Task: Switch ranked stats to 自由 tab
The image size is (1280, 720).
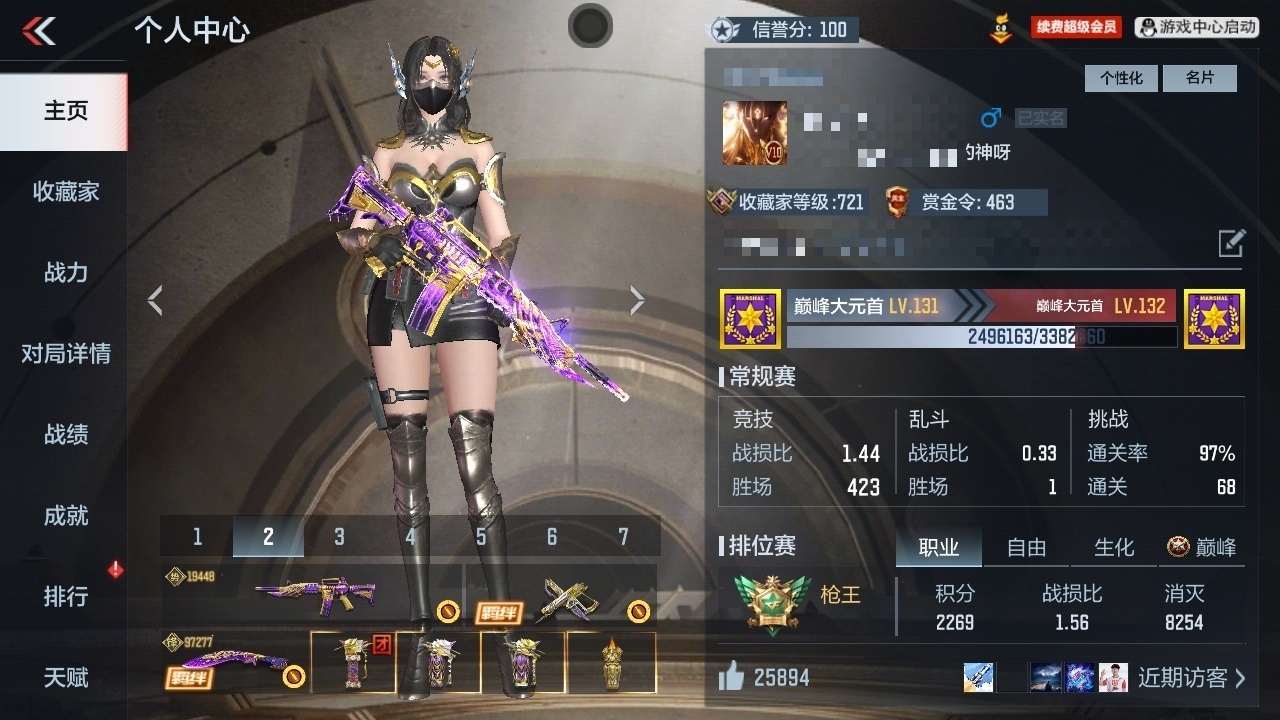Action: 1026,547
